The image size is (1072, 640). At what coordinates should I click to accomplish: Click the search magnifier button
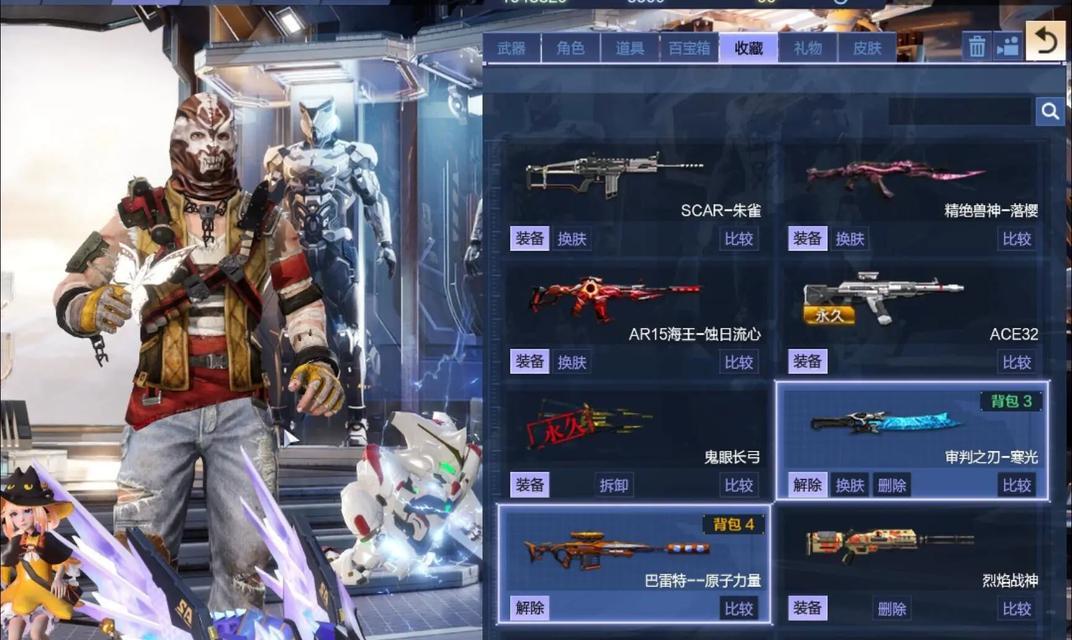(x=1049, y=111)
